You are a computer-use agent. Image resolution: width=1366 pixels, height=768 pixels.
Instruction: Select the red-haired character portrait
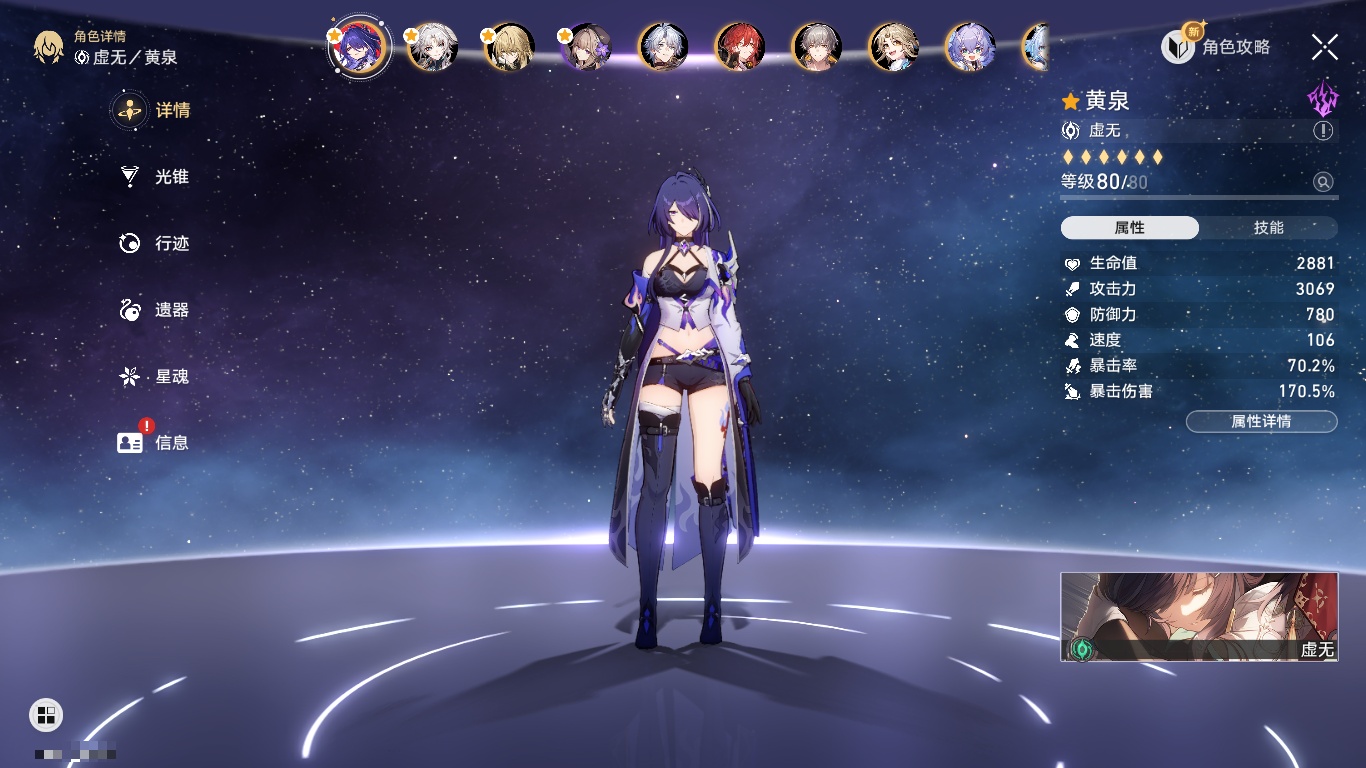[x=740, y=47]
